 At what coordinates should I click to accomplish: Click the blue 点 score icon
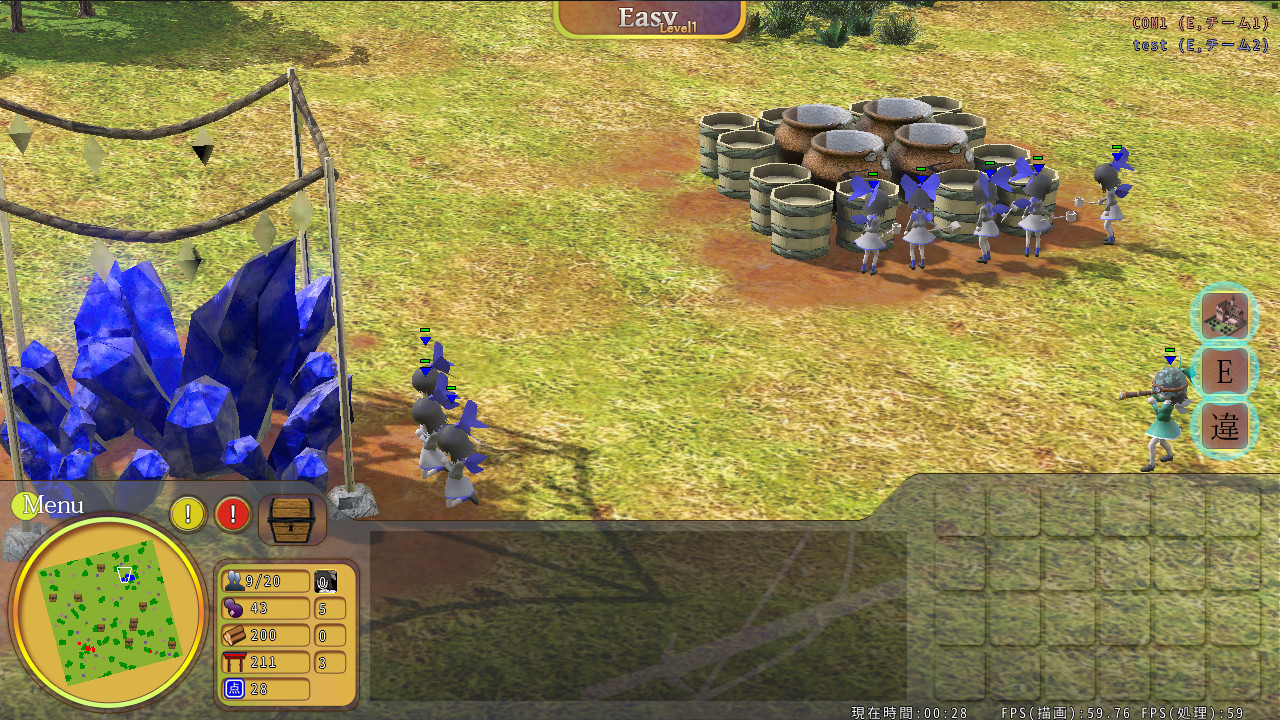234,689
